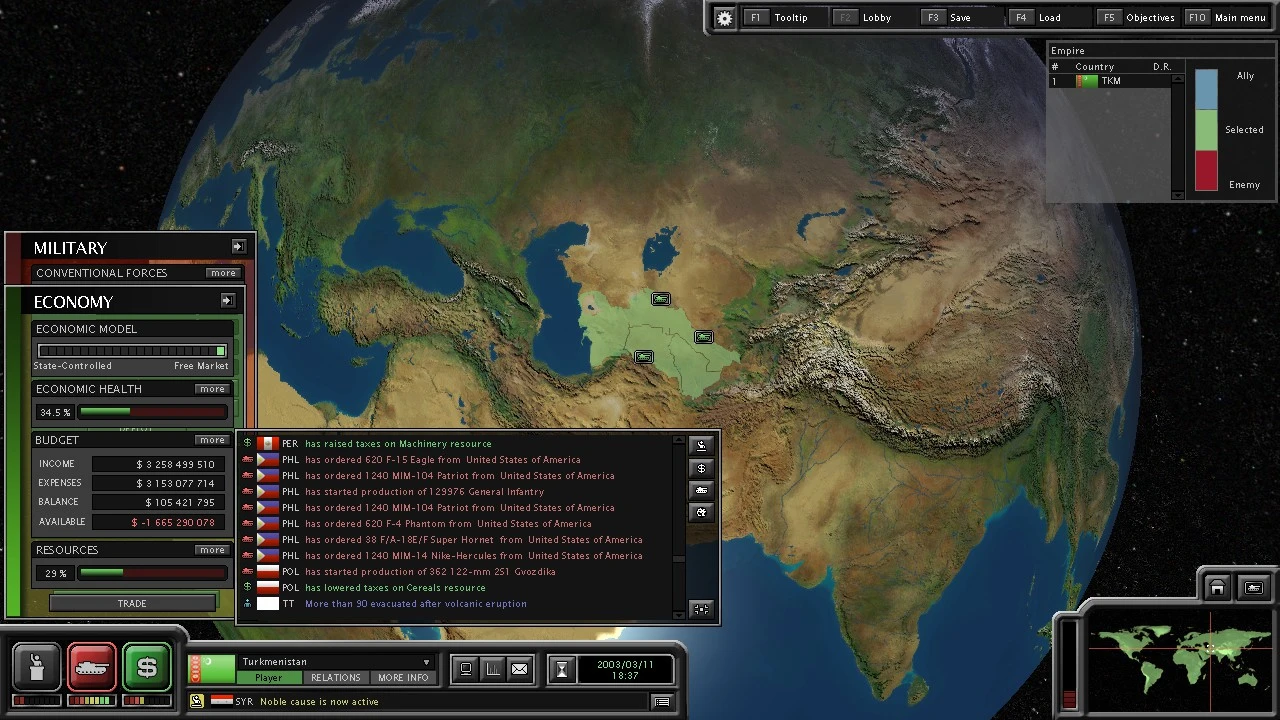
Task: Select the Politics mode podium icon
Action: (x=37, y=668)
